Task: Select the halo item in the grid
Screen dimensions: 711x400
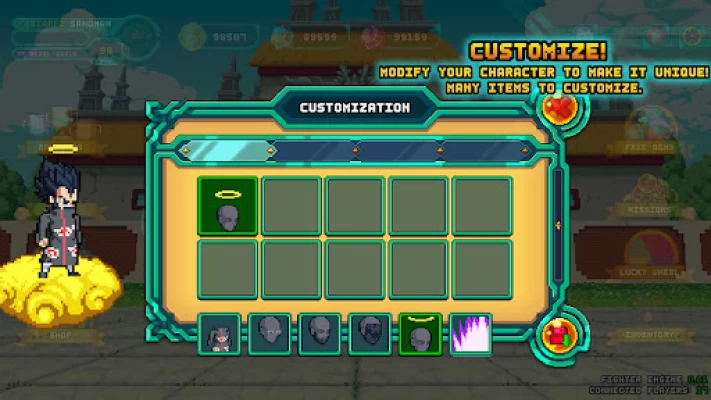Action: [x=227, y=205]
